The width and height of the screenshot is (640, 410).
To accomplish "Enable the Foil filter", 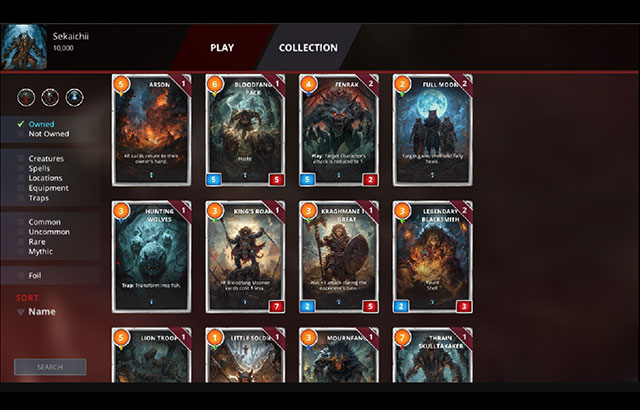I will pyautogui.click(x=37, y=275).
